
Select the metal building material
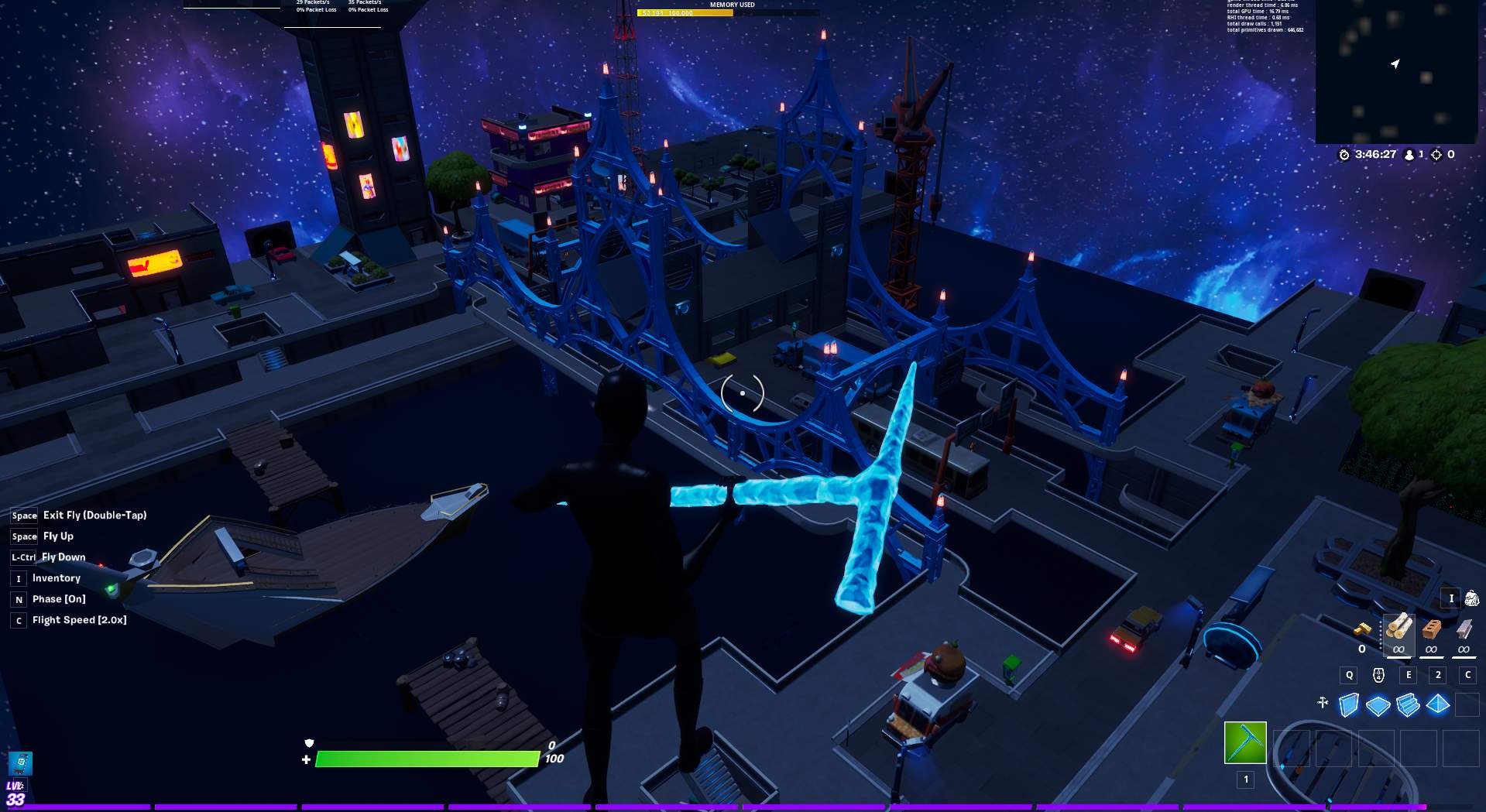pyautogui.click(x=1464, y=630)
